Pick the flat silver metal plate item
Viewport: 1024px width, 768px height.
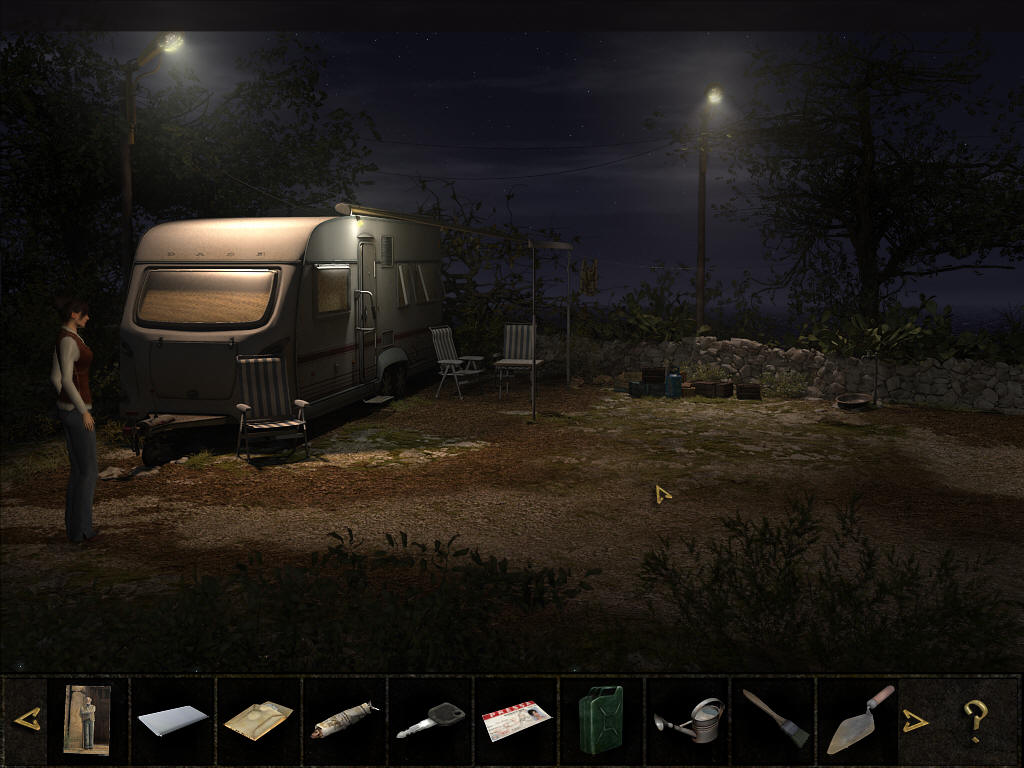point(172,720)
